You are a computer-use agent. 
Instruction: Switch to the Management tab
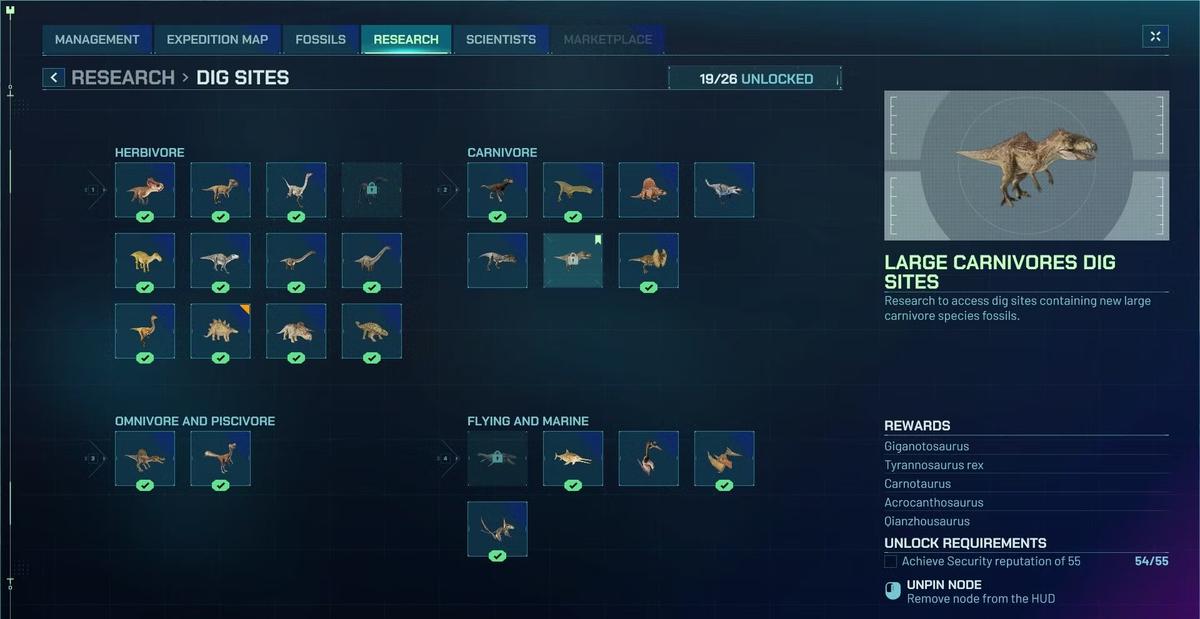[x=97, y=40]
